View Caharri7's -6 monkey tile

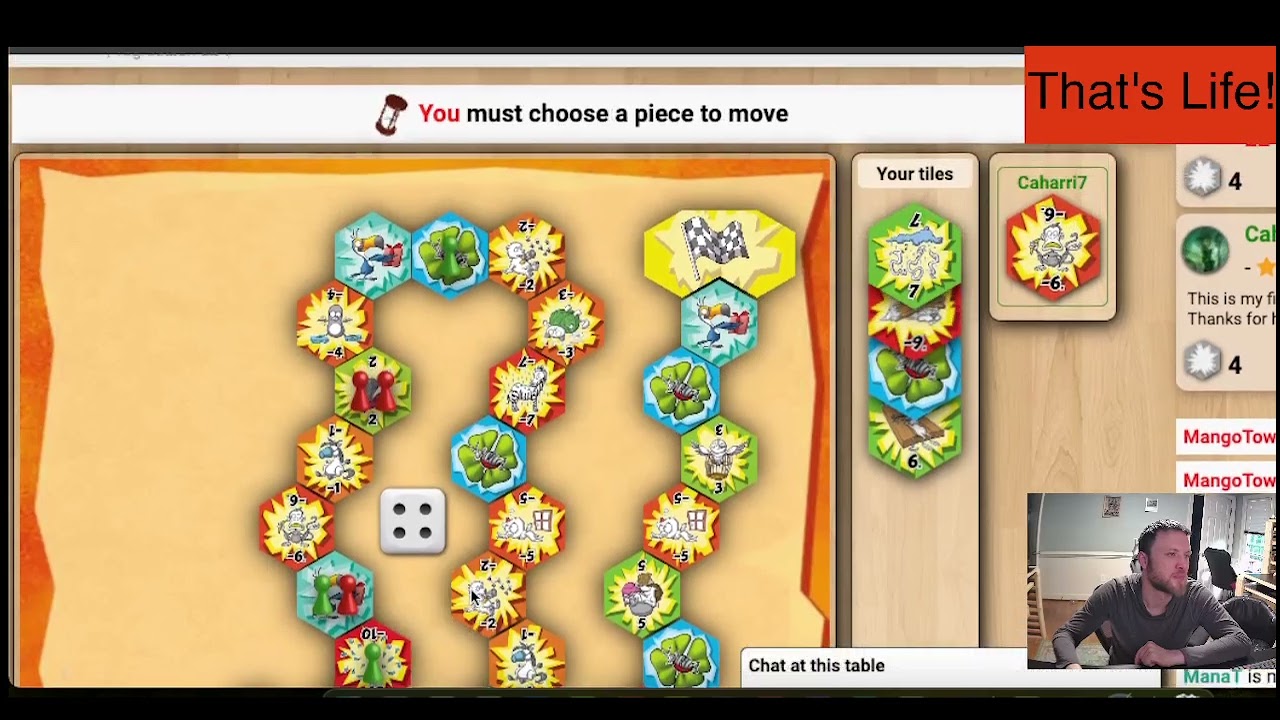[x=1052, y=249]
